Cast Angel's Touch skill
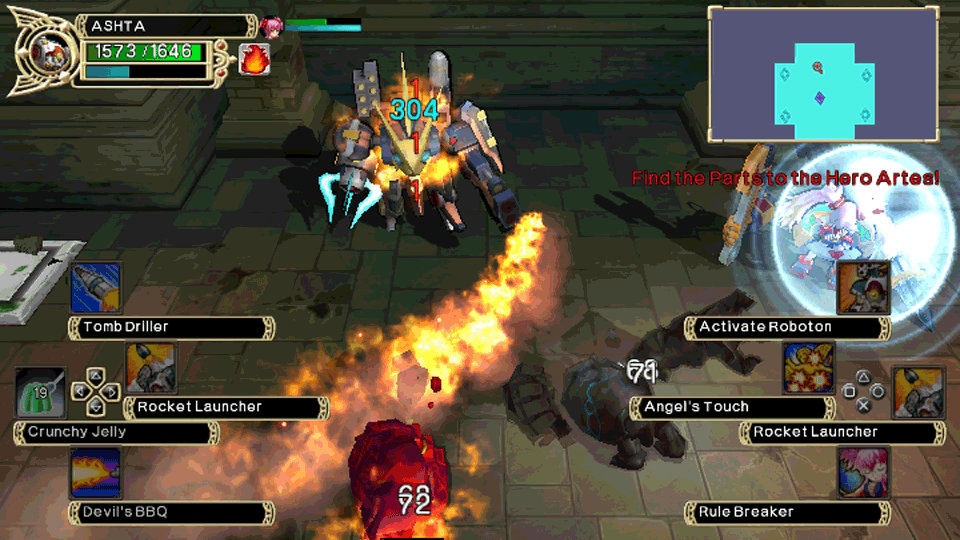This screenshot has height=540, width=960. click(x=809, y=368)
